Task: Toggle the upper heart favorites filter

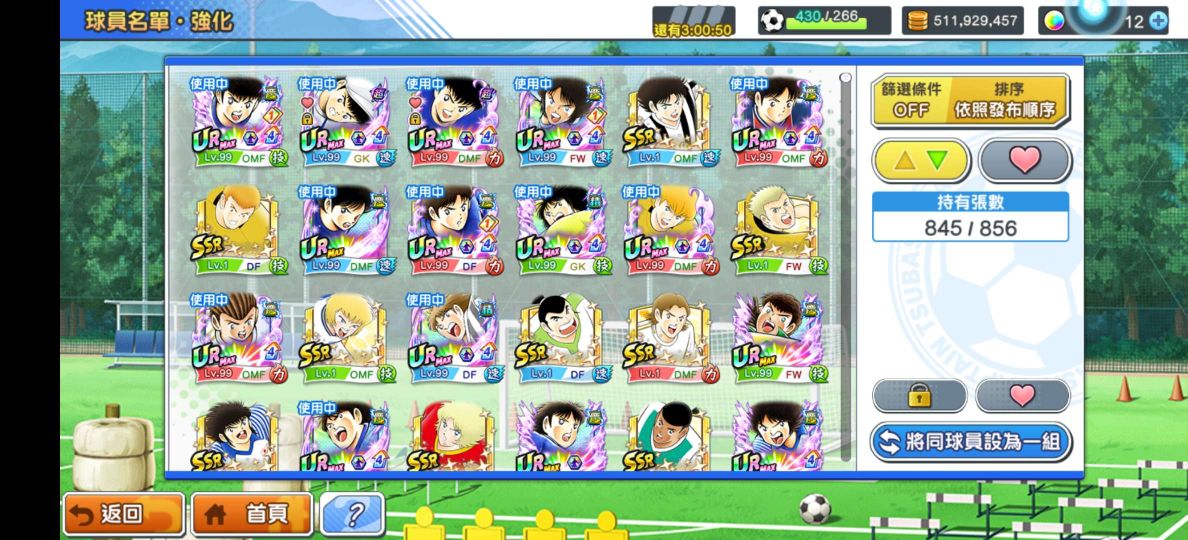Action: 1024,160
